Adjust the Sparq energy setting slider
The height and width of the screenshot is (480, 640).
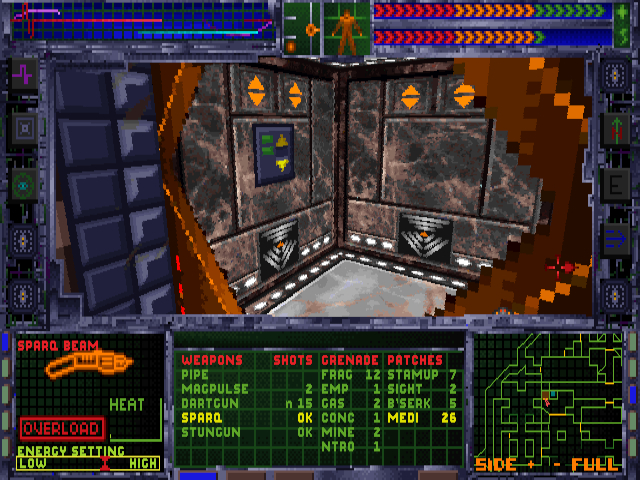103,463
